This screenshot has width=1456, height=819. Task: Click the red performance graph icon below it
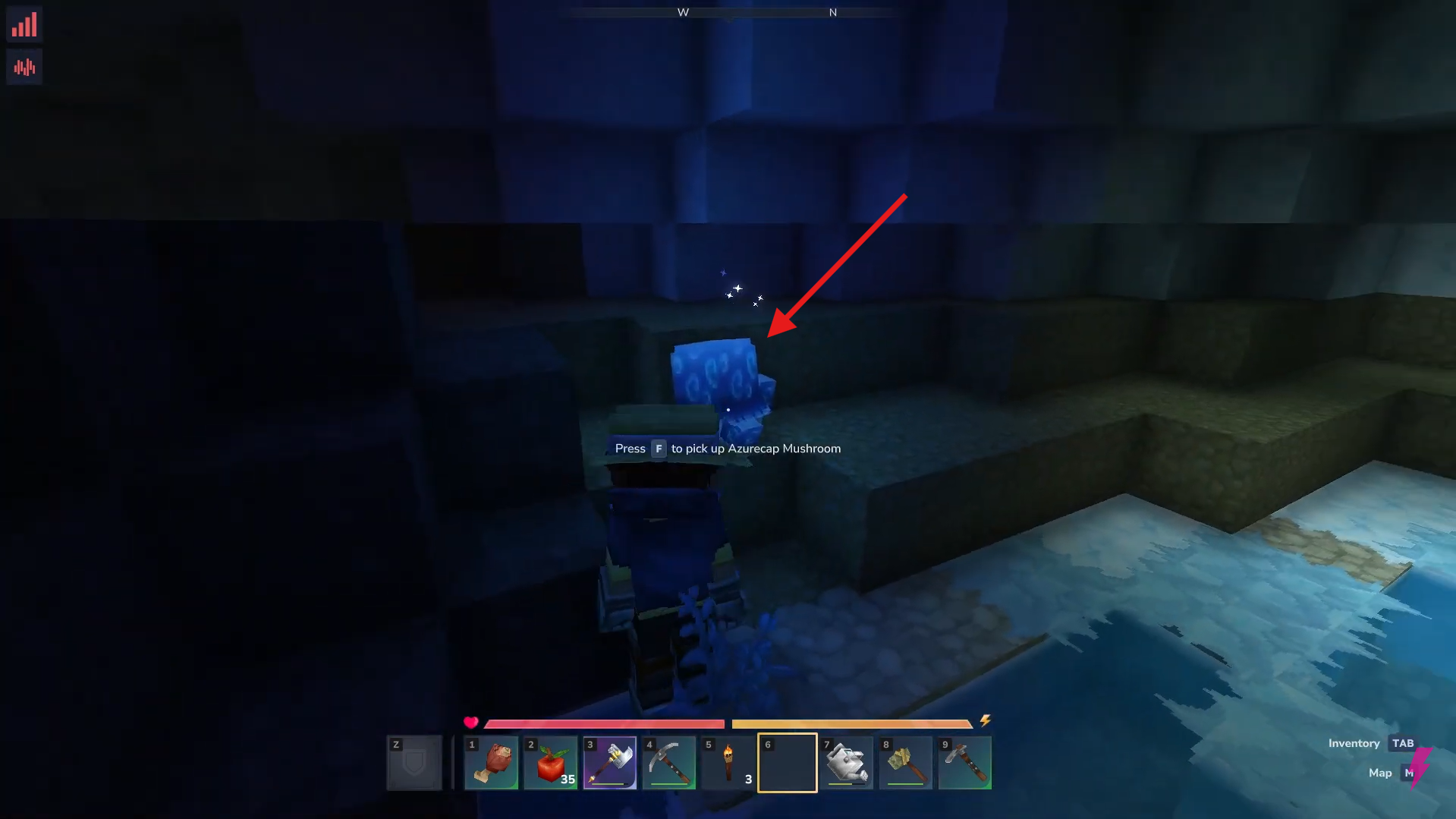pos(24,66)
